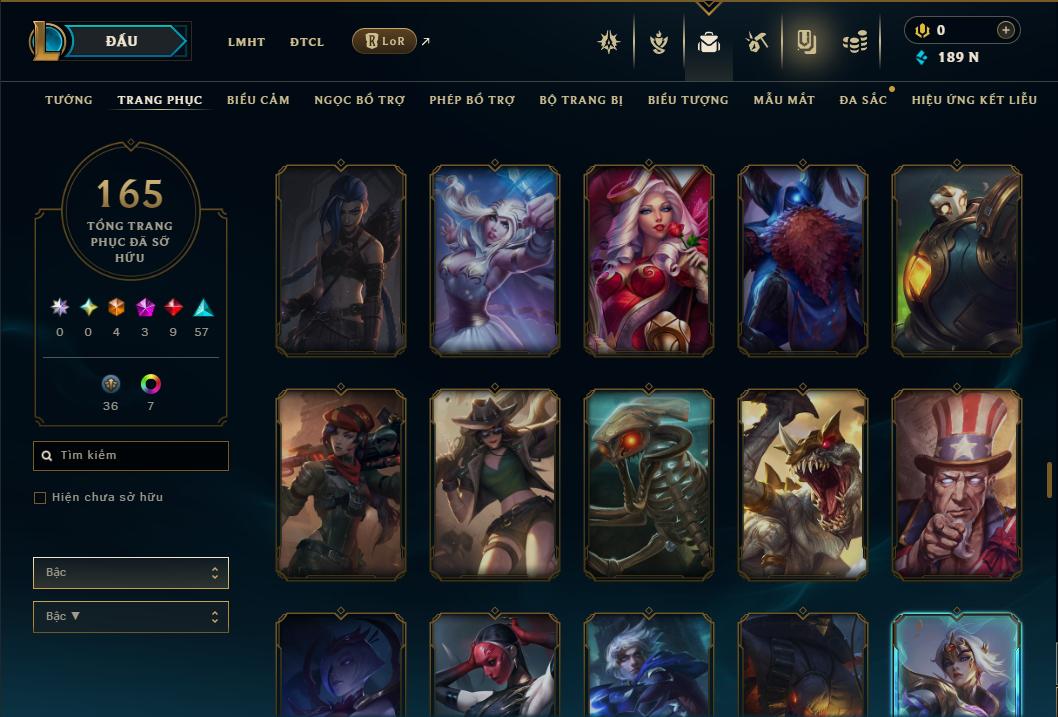Toggle the Hiện chưa sở hữu checkbox
Viewport: 1058px width, 717px height.
[x=40, y=498]
